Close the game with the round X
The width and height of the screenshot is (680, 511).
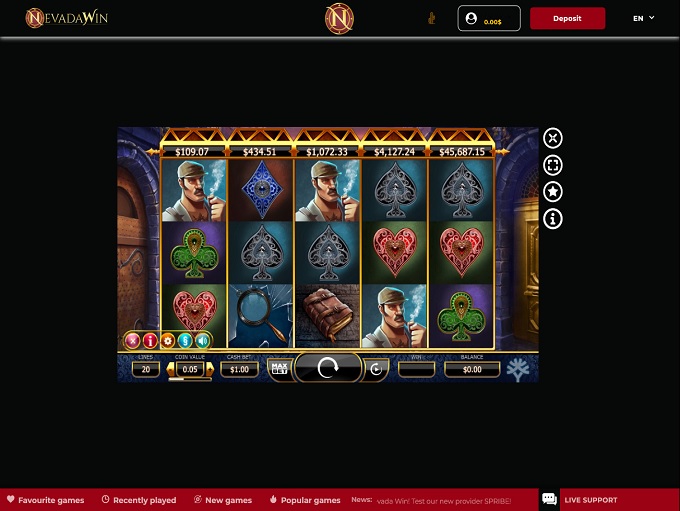click(x=553, y=138)
